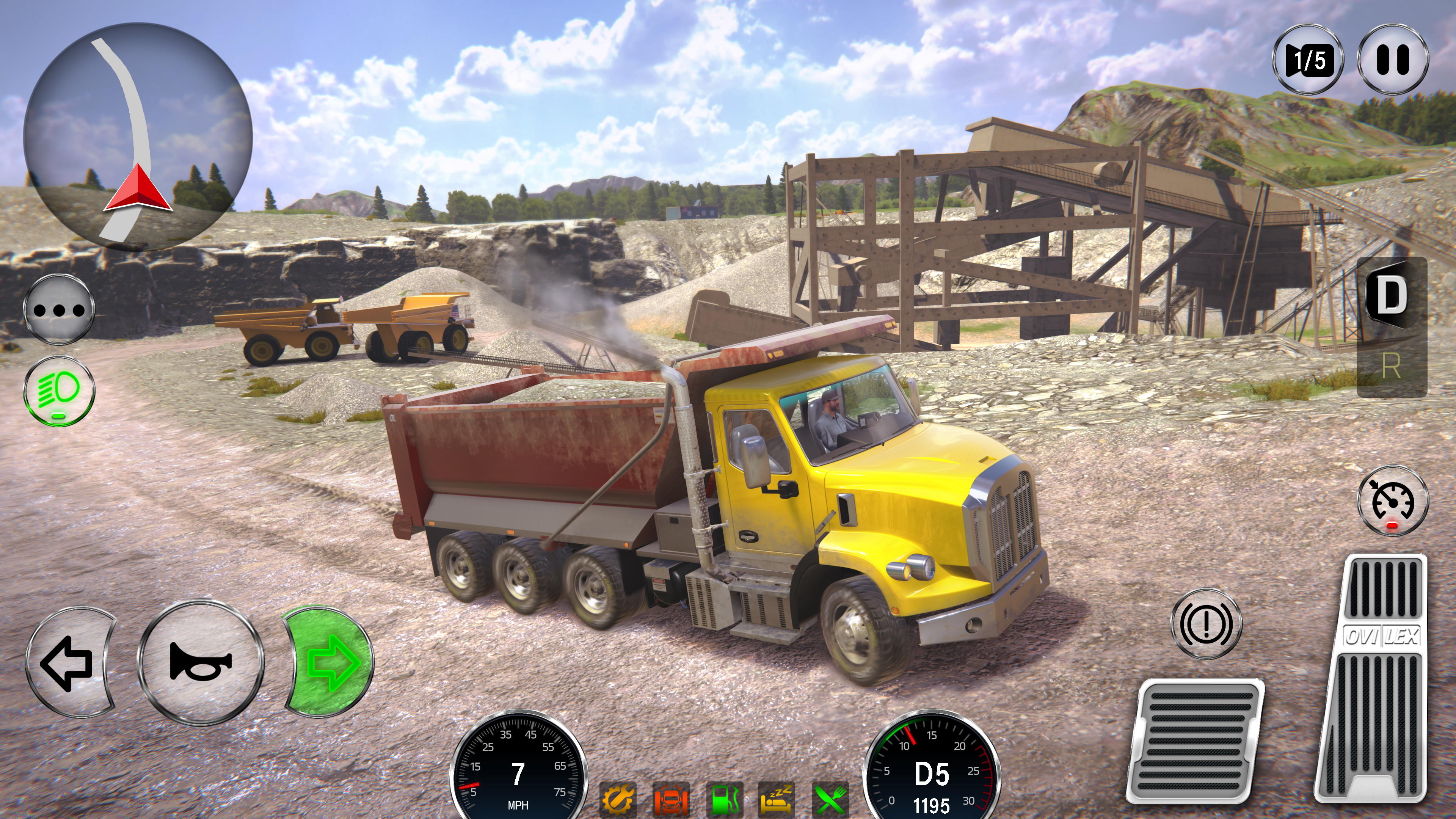Sound the truck horn
This screenshot has height=819, width=1456.
pyautogui.click(x=199, y=665)
